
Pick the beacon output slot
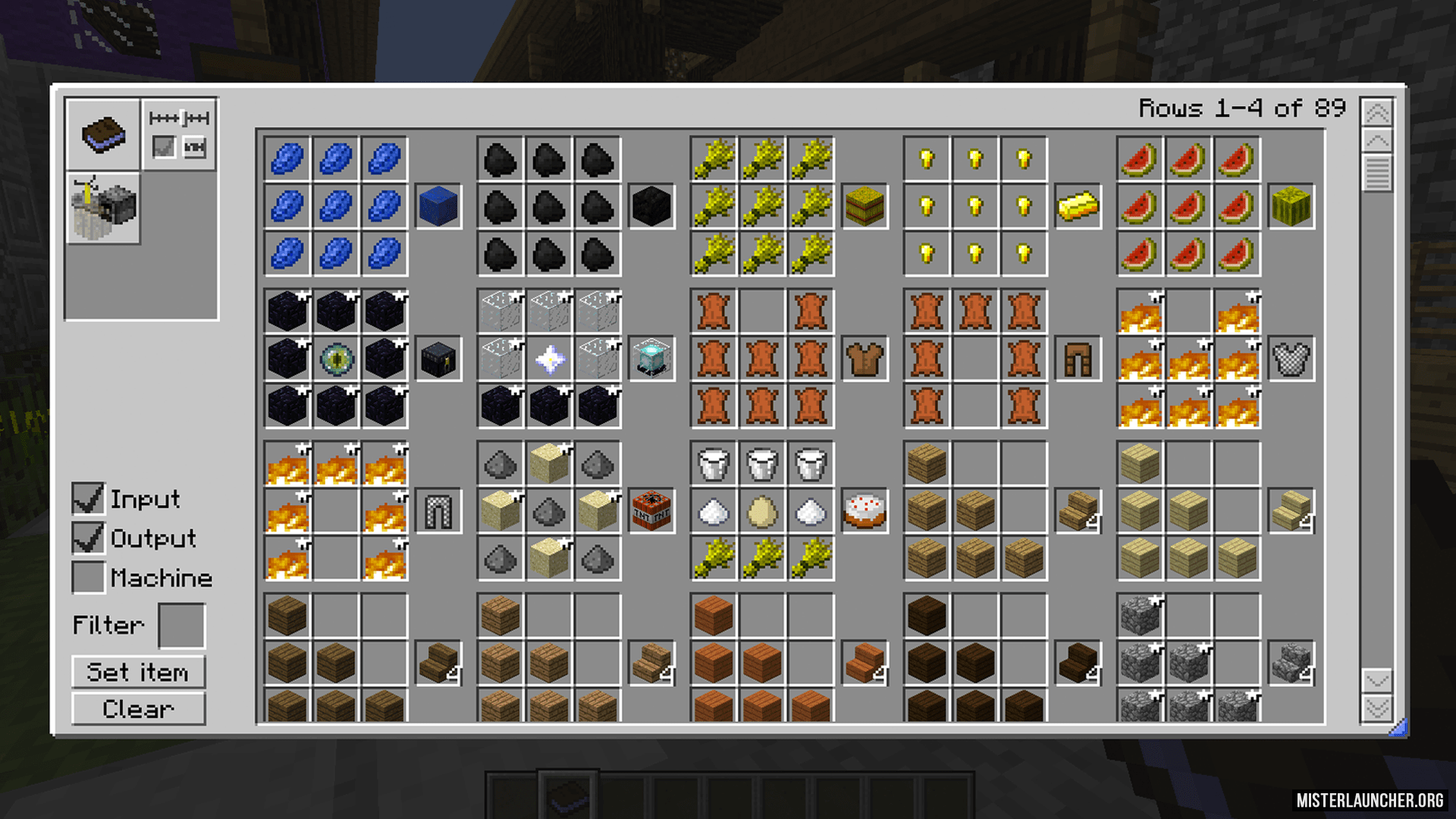(x=651, y=359)
